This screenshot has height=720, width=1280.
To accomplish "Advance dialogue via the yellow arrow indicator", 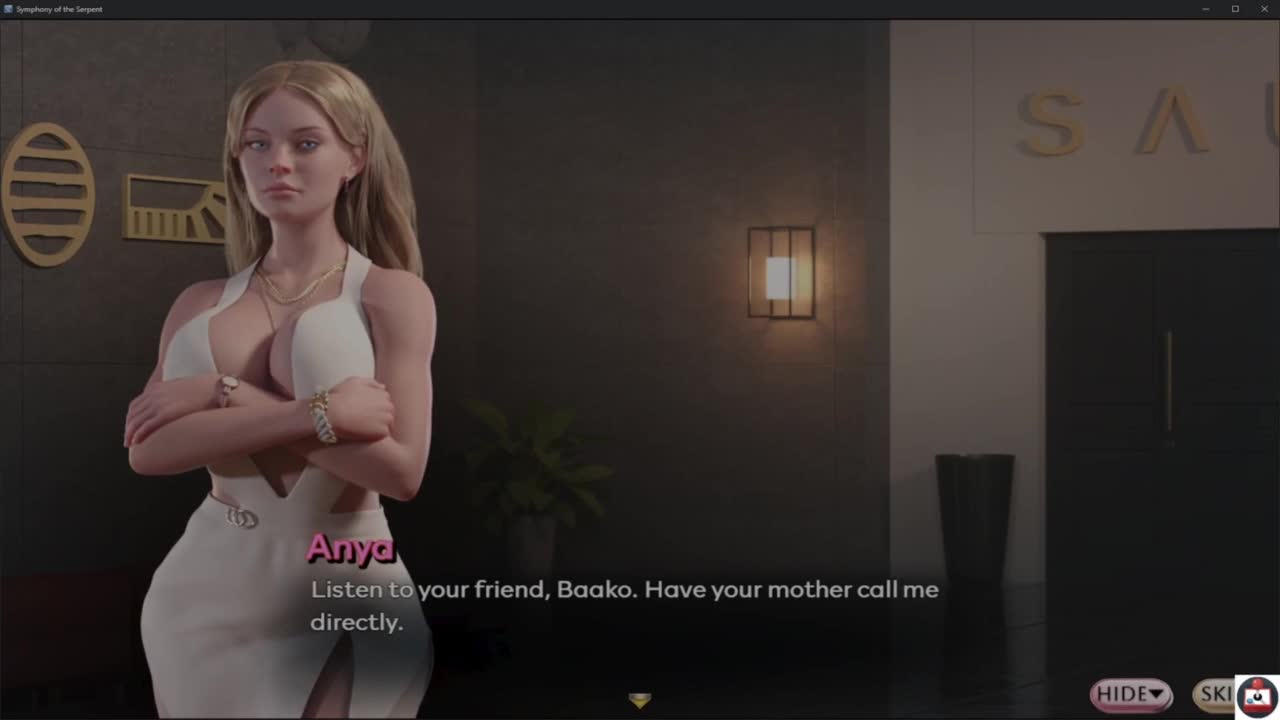I will point(640,700).
